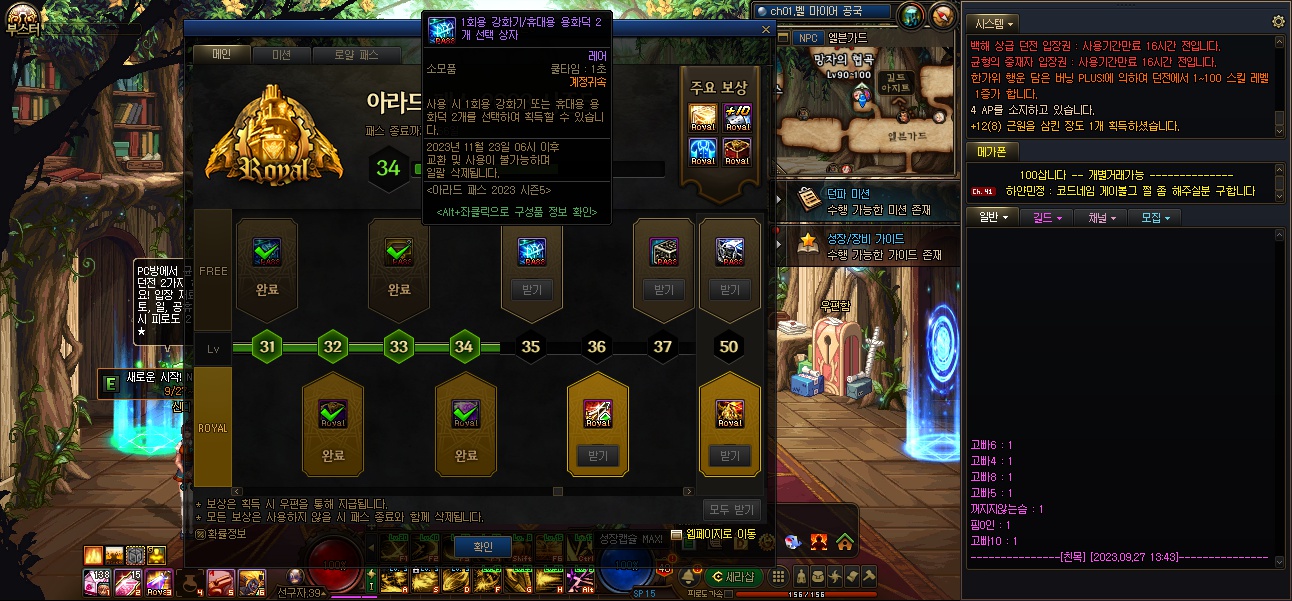Open the 던파 미션 tracker entry
This screenshot has width=1292, height=601.
click(x=865, y=201)
